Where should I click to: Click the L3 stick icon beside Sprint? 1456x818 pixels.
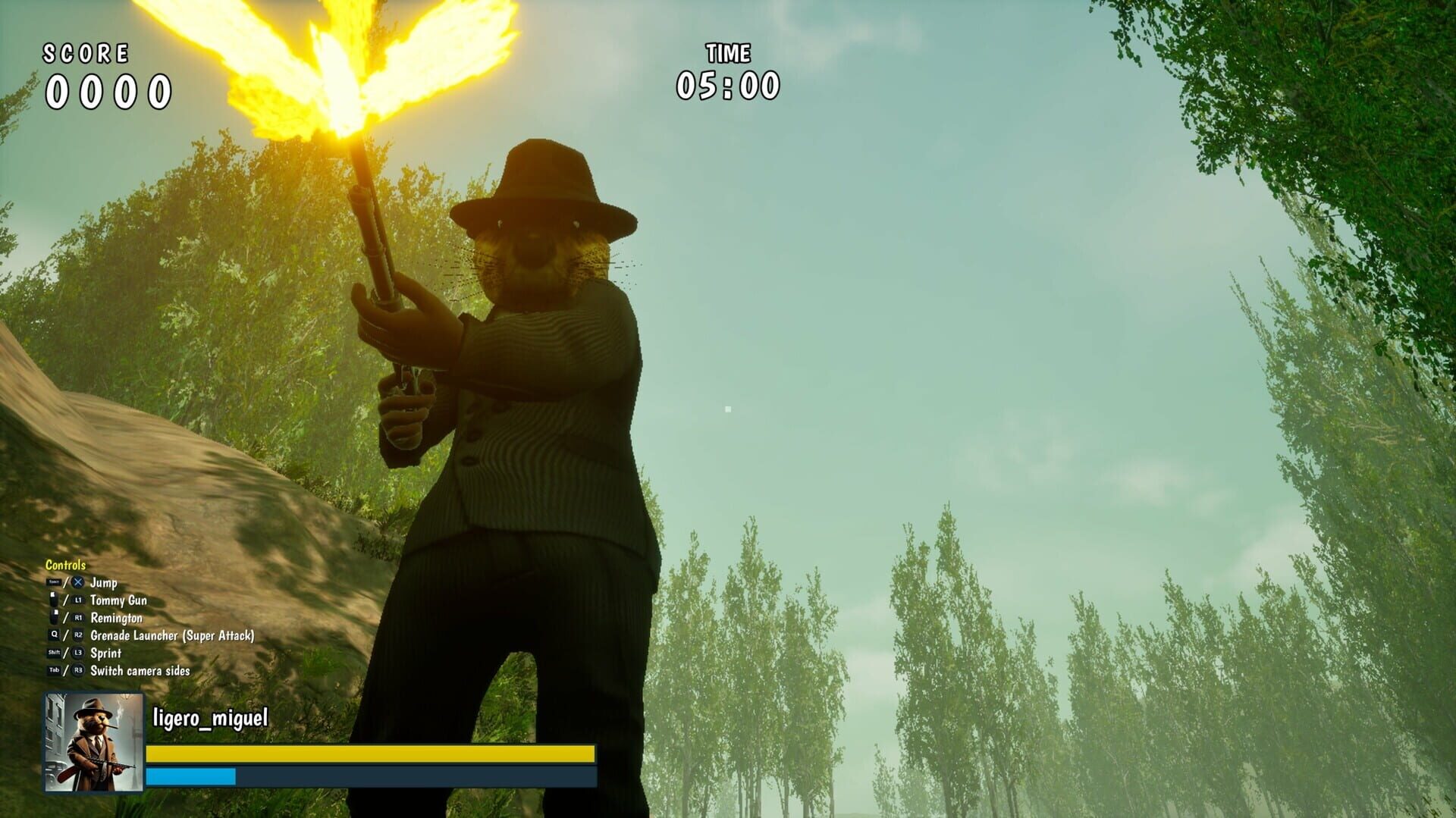79,653
